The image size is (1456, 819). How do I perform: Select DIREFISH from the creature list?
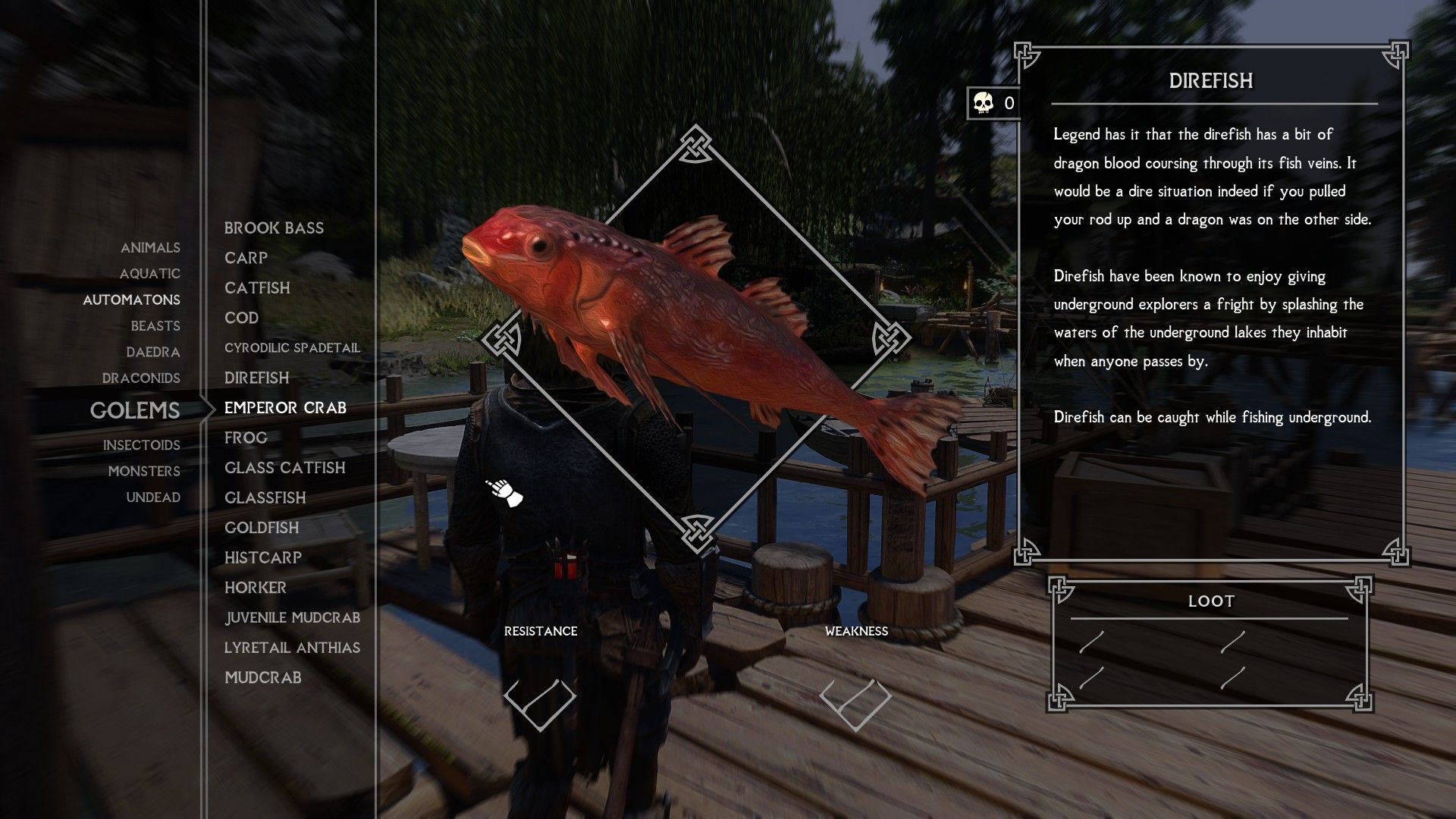click(256, 378)
